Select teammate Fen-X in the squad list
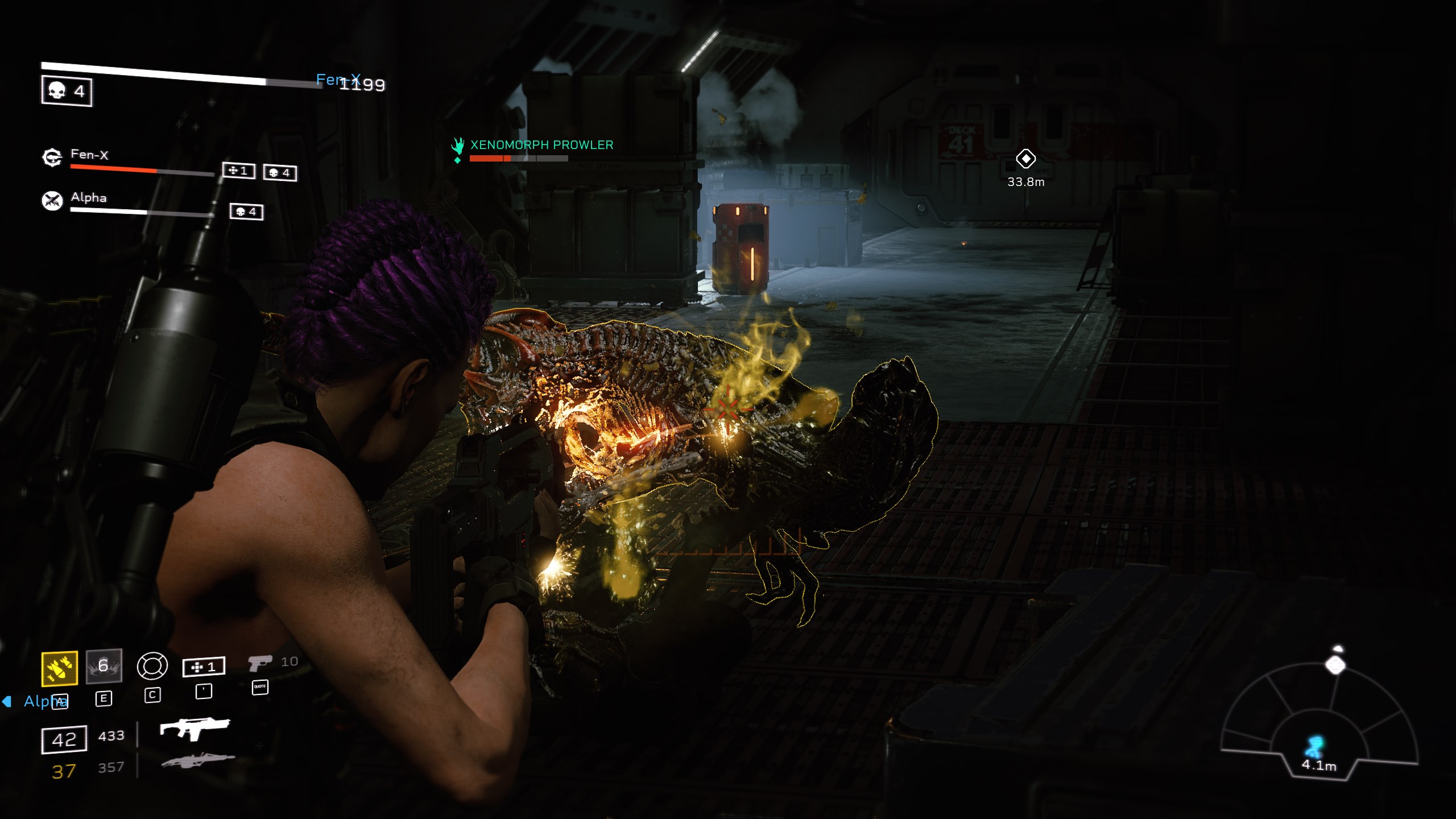The width and height of the screenshot is (1456, 819). 89,155
